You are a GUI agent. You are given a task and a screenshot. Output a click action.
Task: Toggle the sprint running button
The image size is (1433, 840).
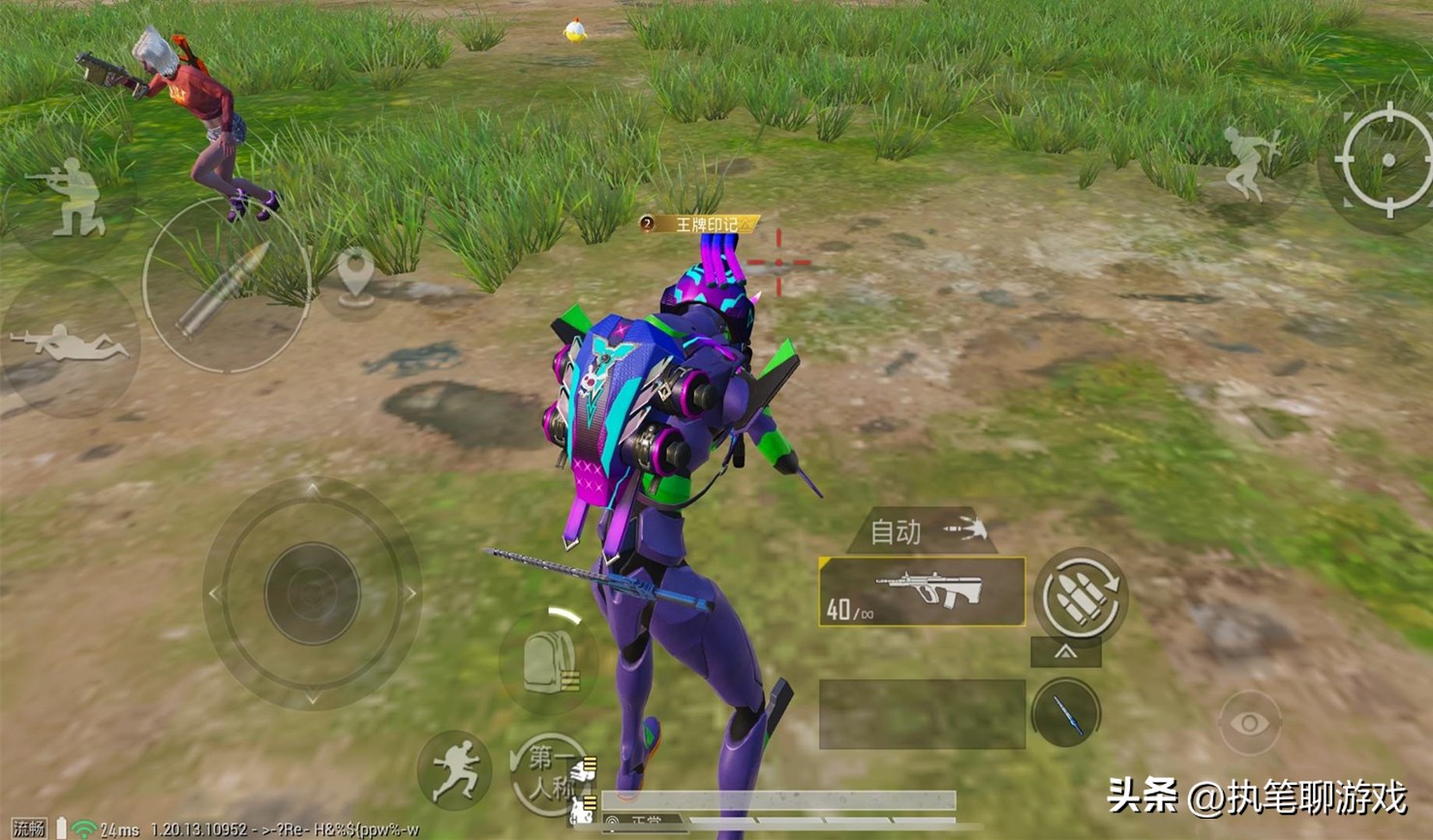coord(456,769)
